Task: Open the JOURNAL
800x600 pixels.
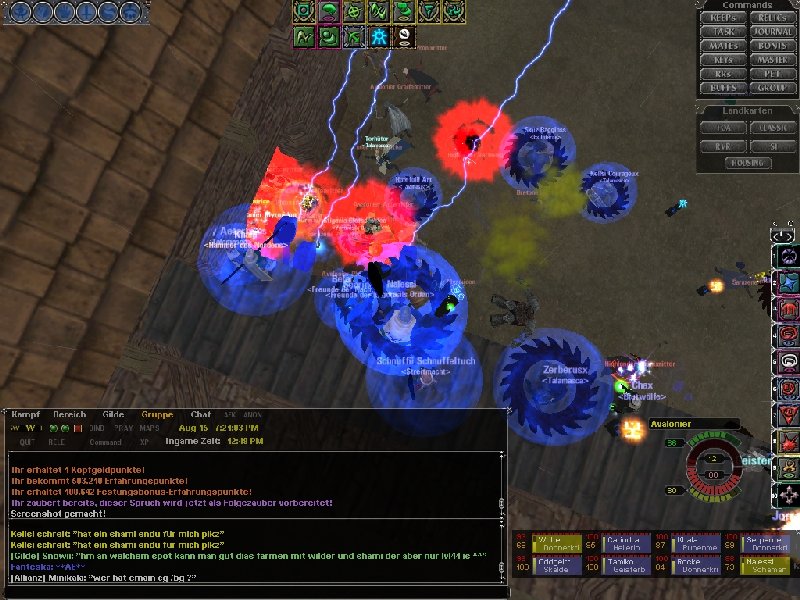Action: (772, 32)
